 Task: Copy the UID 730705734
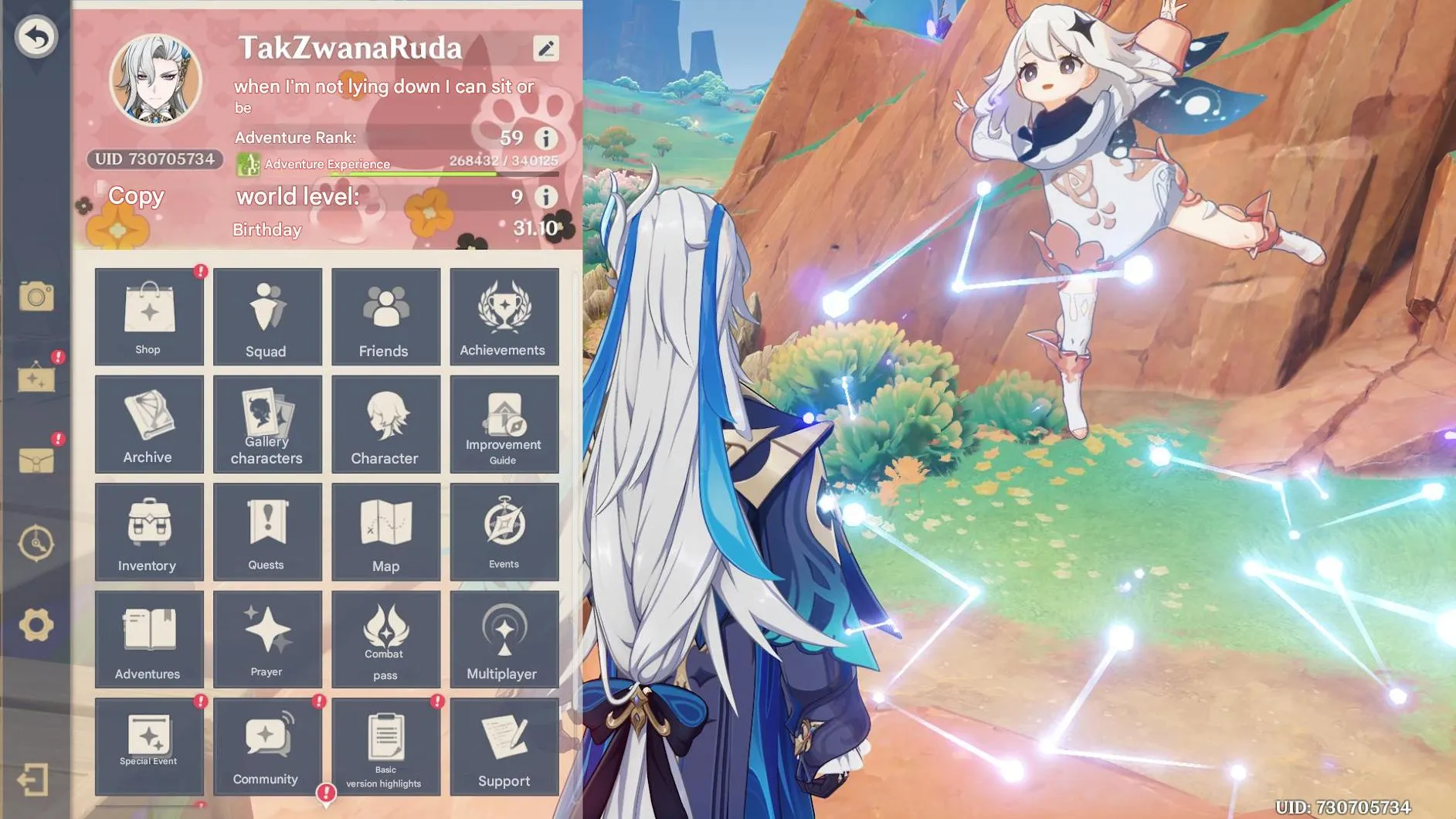(136, 196)
